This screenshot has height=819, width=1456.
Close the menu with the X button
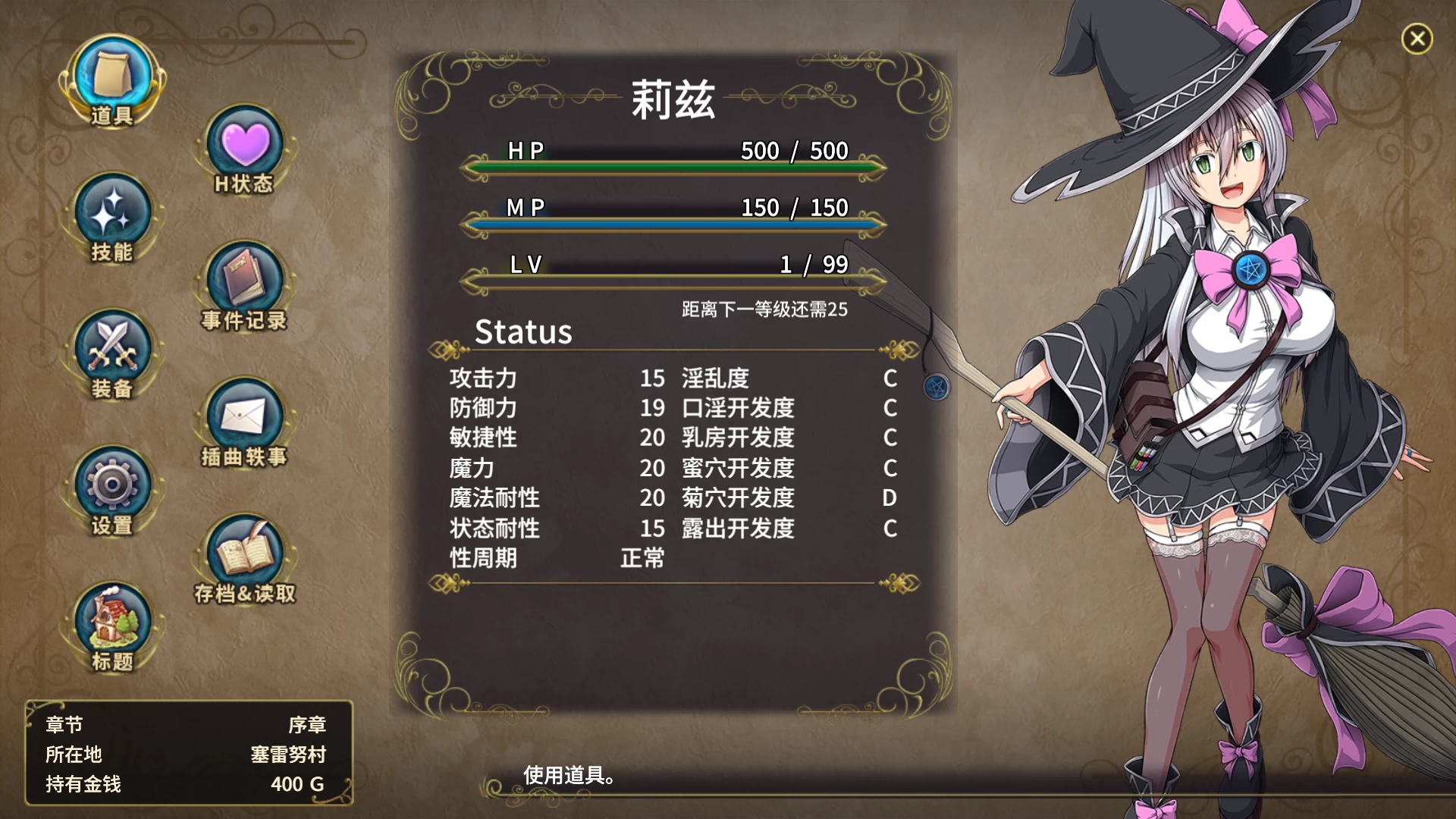click(x=1417, y=39)
